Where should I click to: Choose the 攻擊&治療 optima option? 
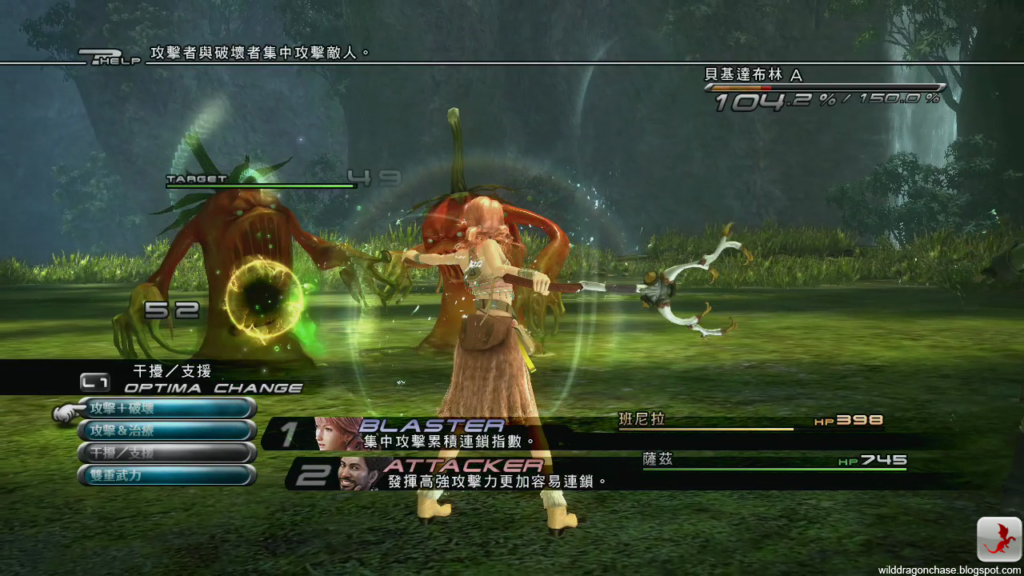166,430
